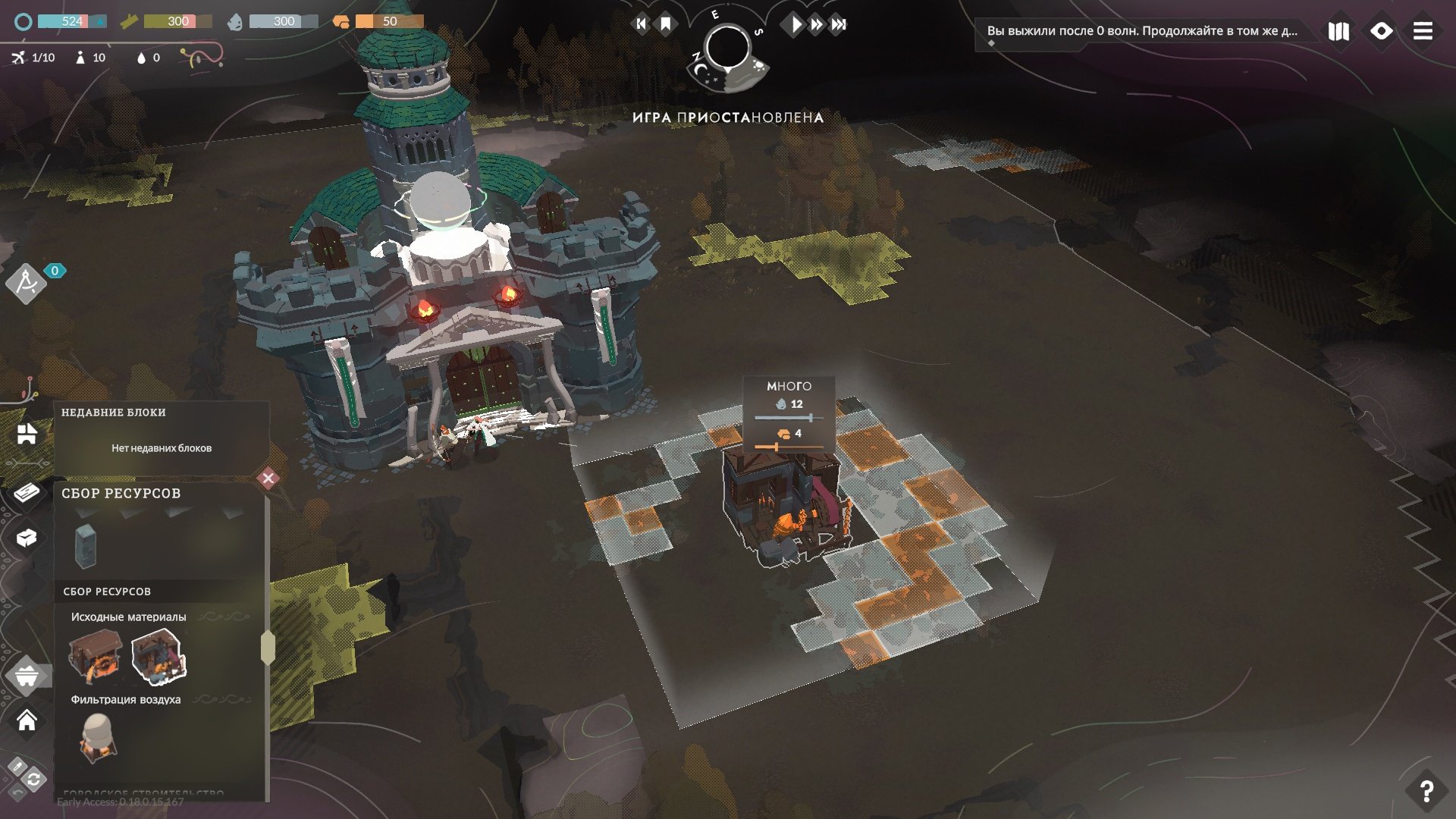Click the rotate arrows tool button
Screen dimensions: 1456x819
click(x=33, y=779)
